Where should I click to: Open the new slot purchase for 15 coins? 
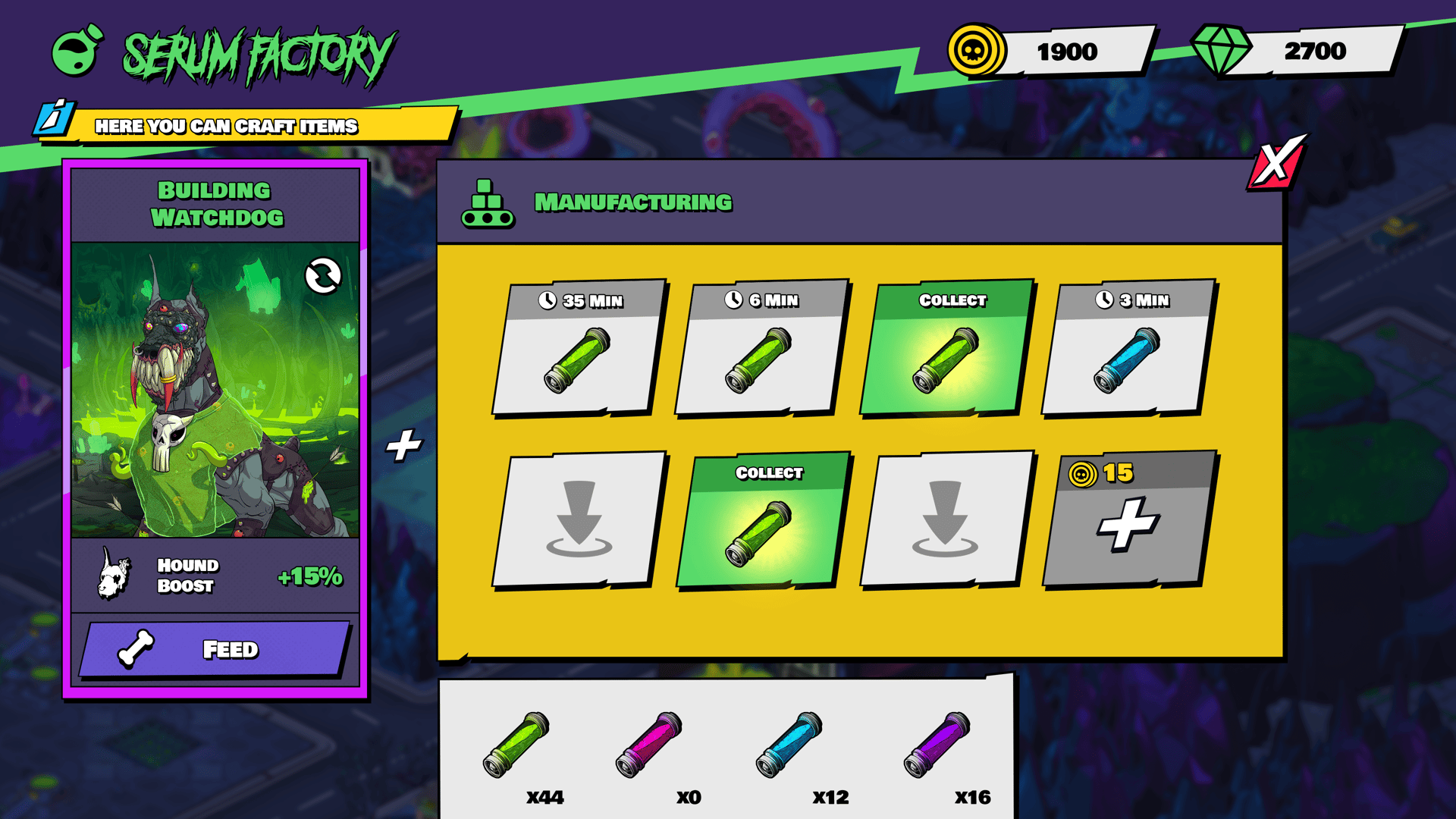(x=1130, y=523)
